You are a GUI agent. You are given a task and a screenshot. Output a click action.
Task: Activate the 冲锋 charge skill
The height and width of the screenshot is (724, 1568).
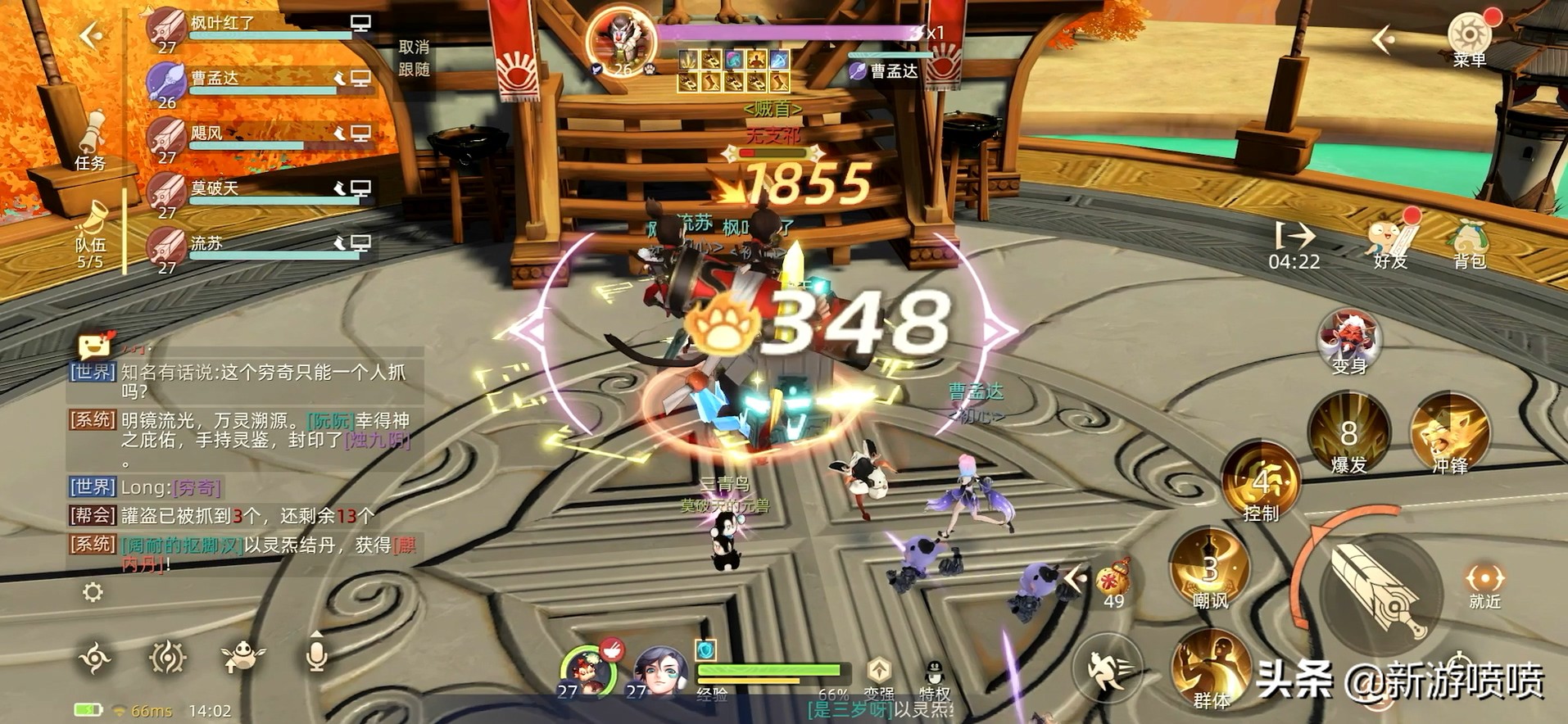pos(1449,434)
